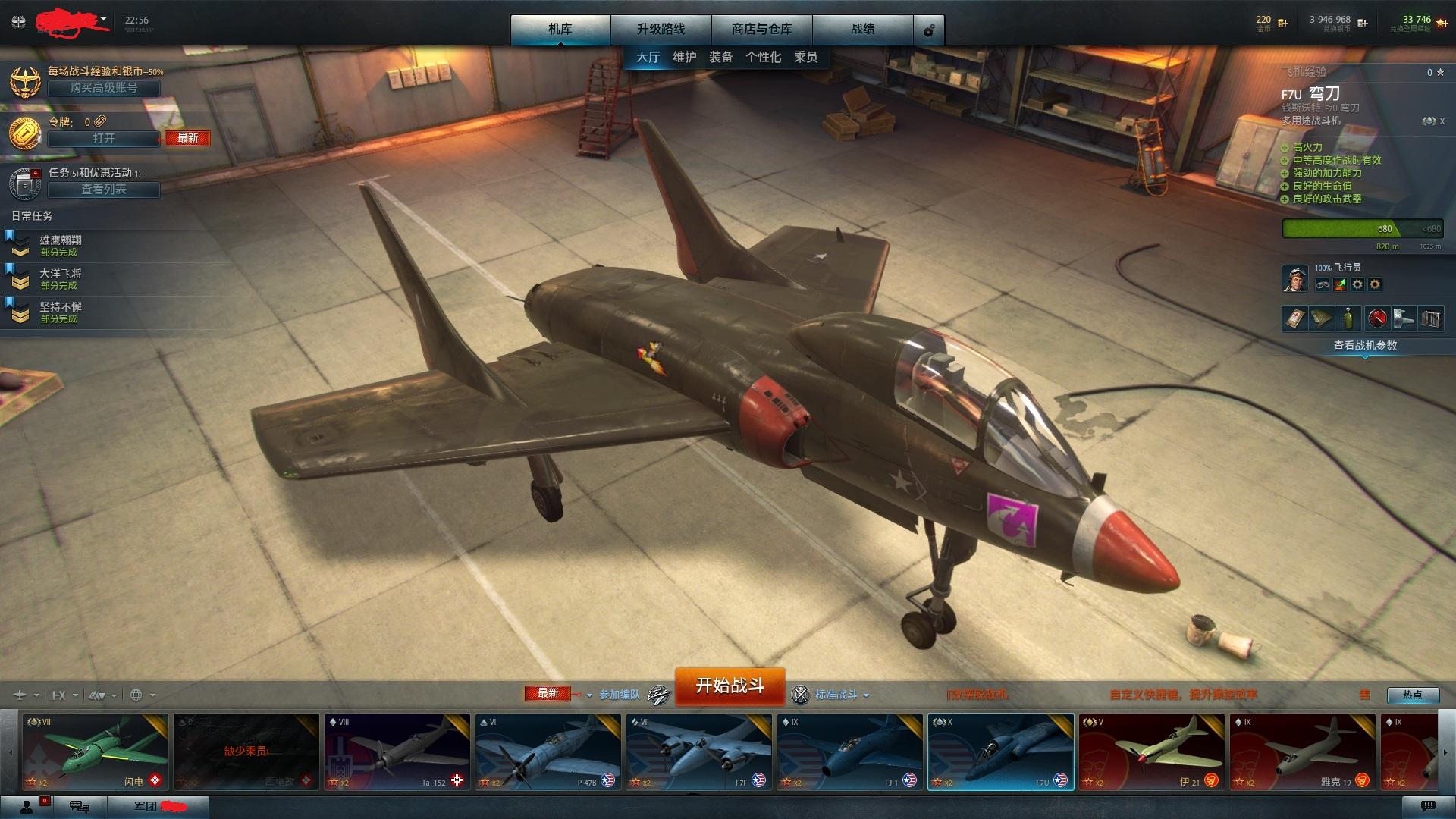Choose the P-47B aircraft thumbnail
Screen dimensions: 1456x819
coord(548,752)
